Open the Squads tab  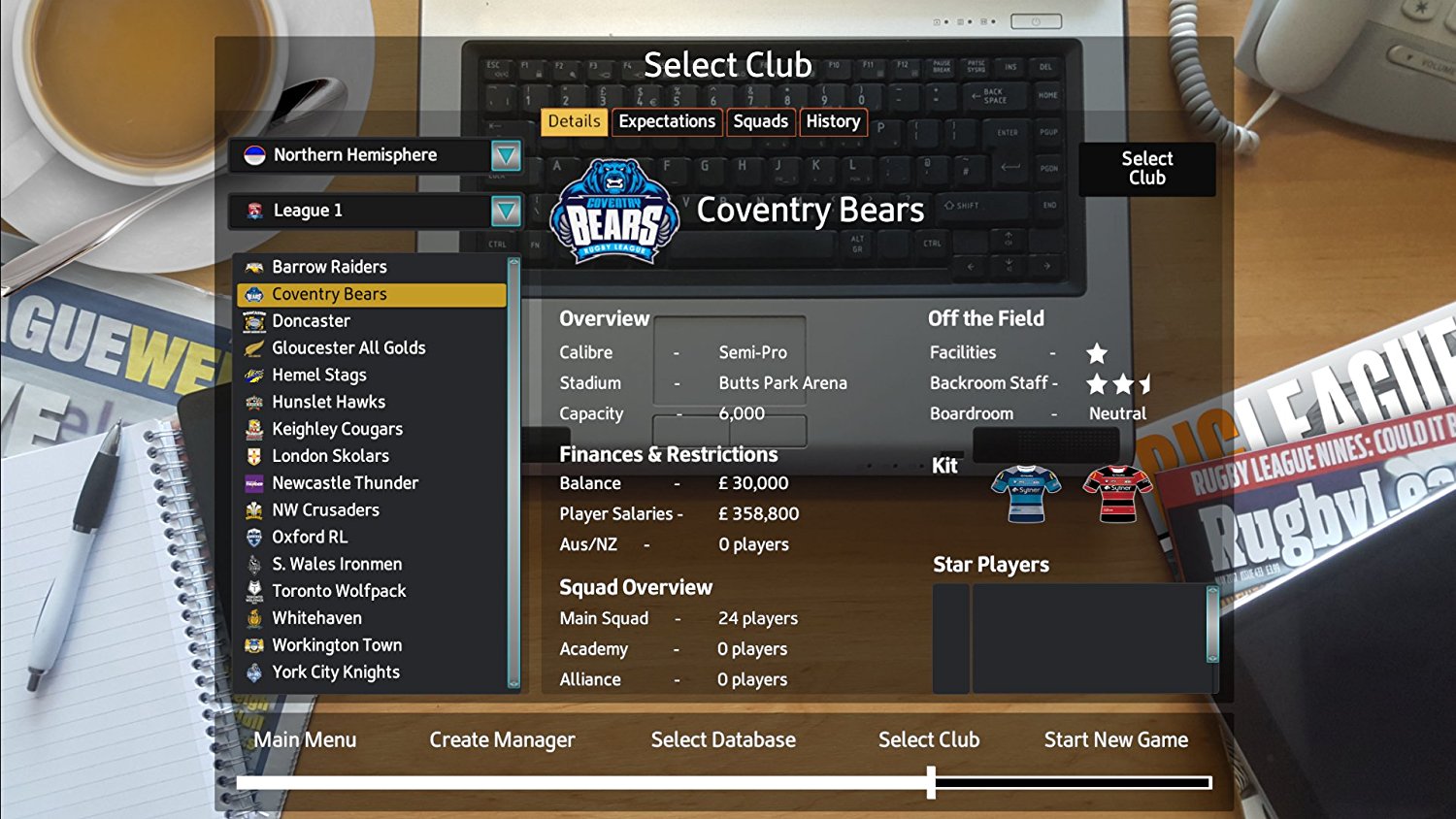tap(761, 121)
